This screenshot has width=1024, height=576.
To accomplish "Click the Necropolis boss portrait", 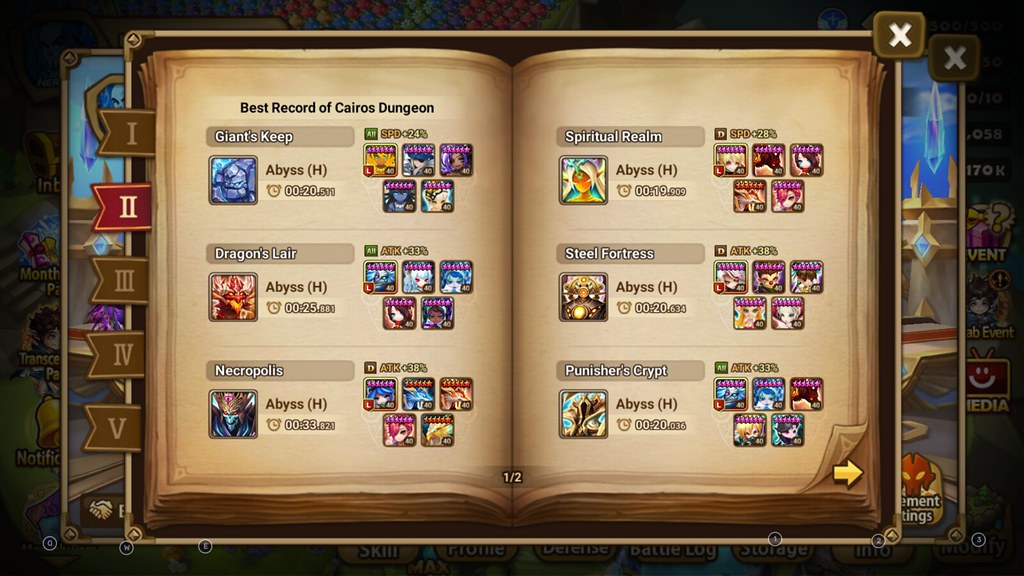I will 233,414.
